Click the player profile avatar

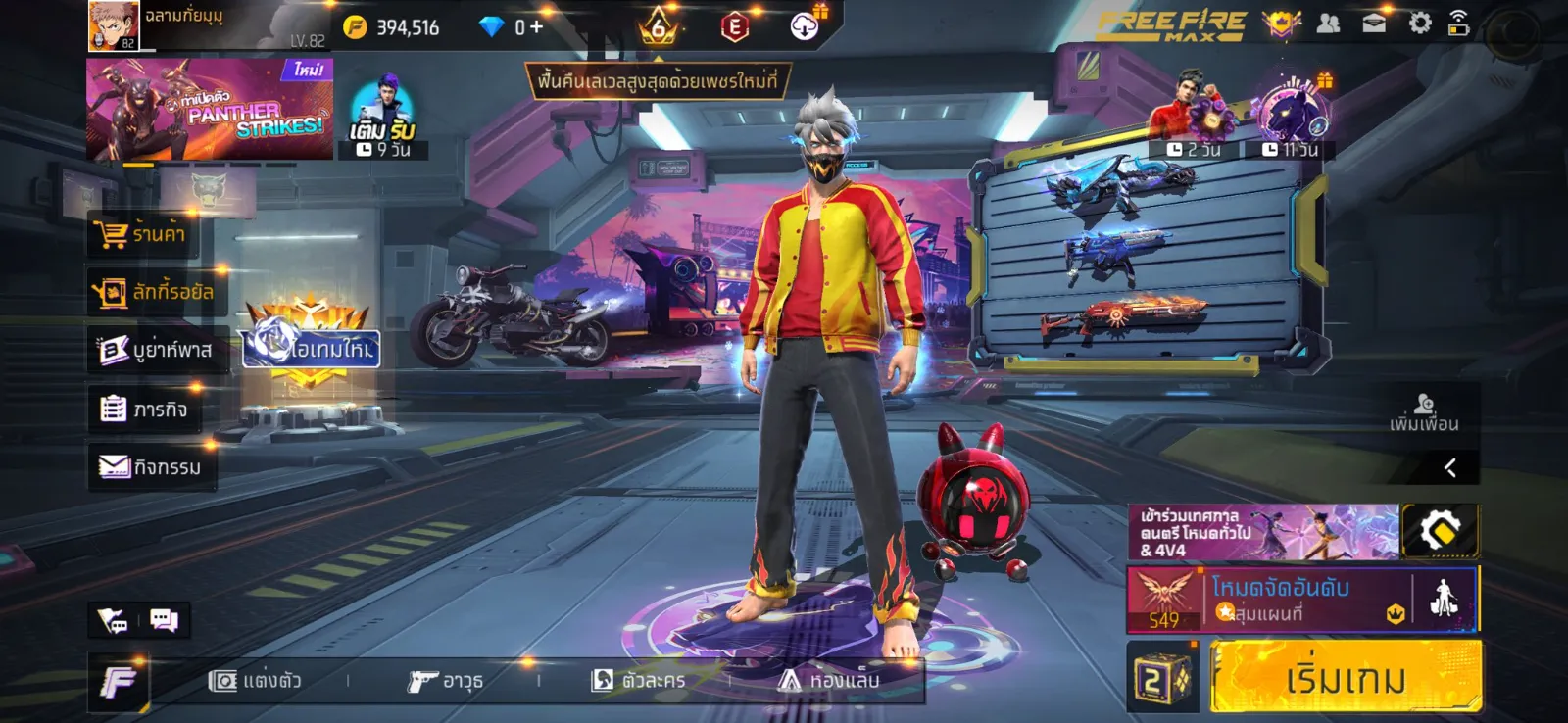pyautogui.click(x=113, y=25)
